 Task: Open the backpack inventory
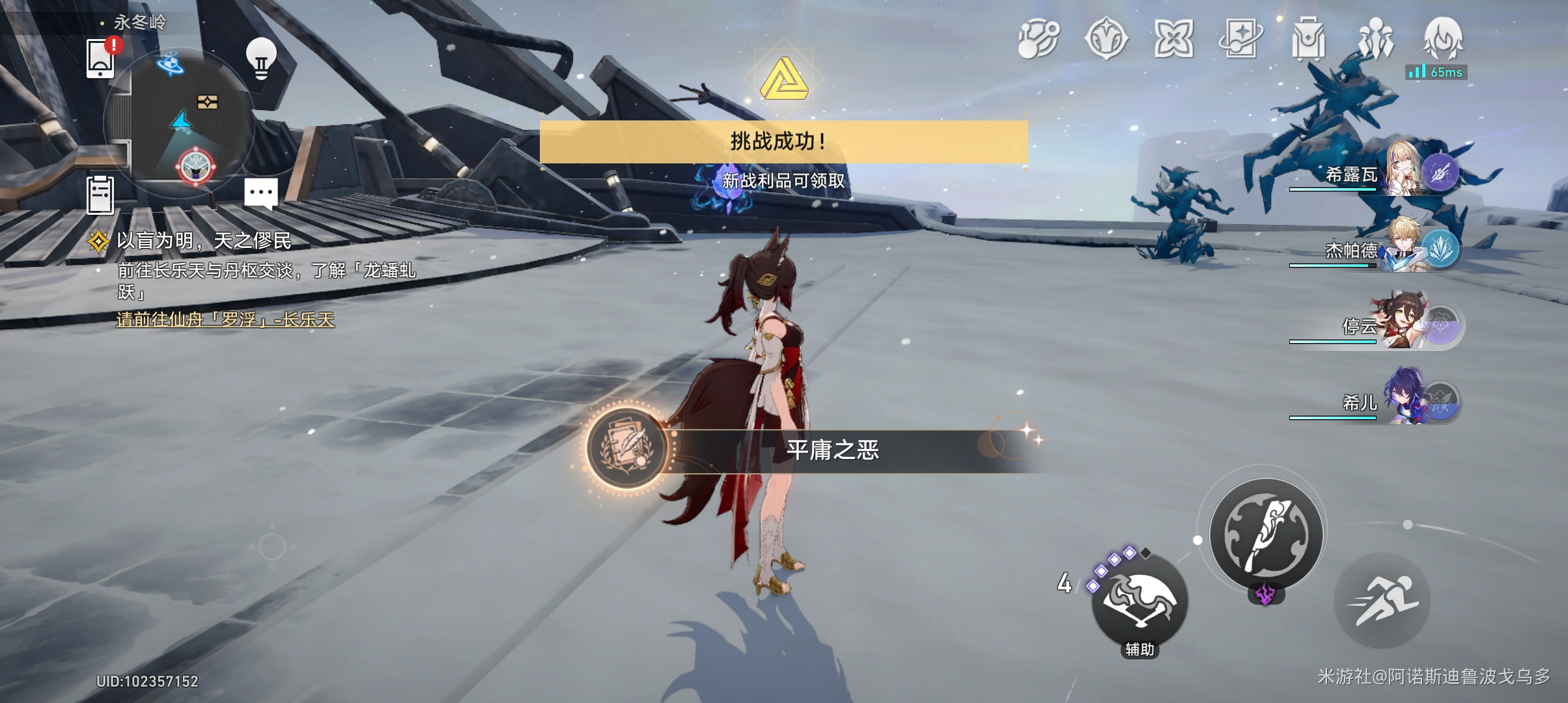tap(1308, 39)
